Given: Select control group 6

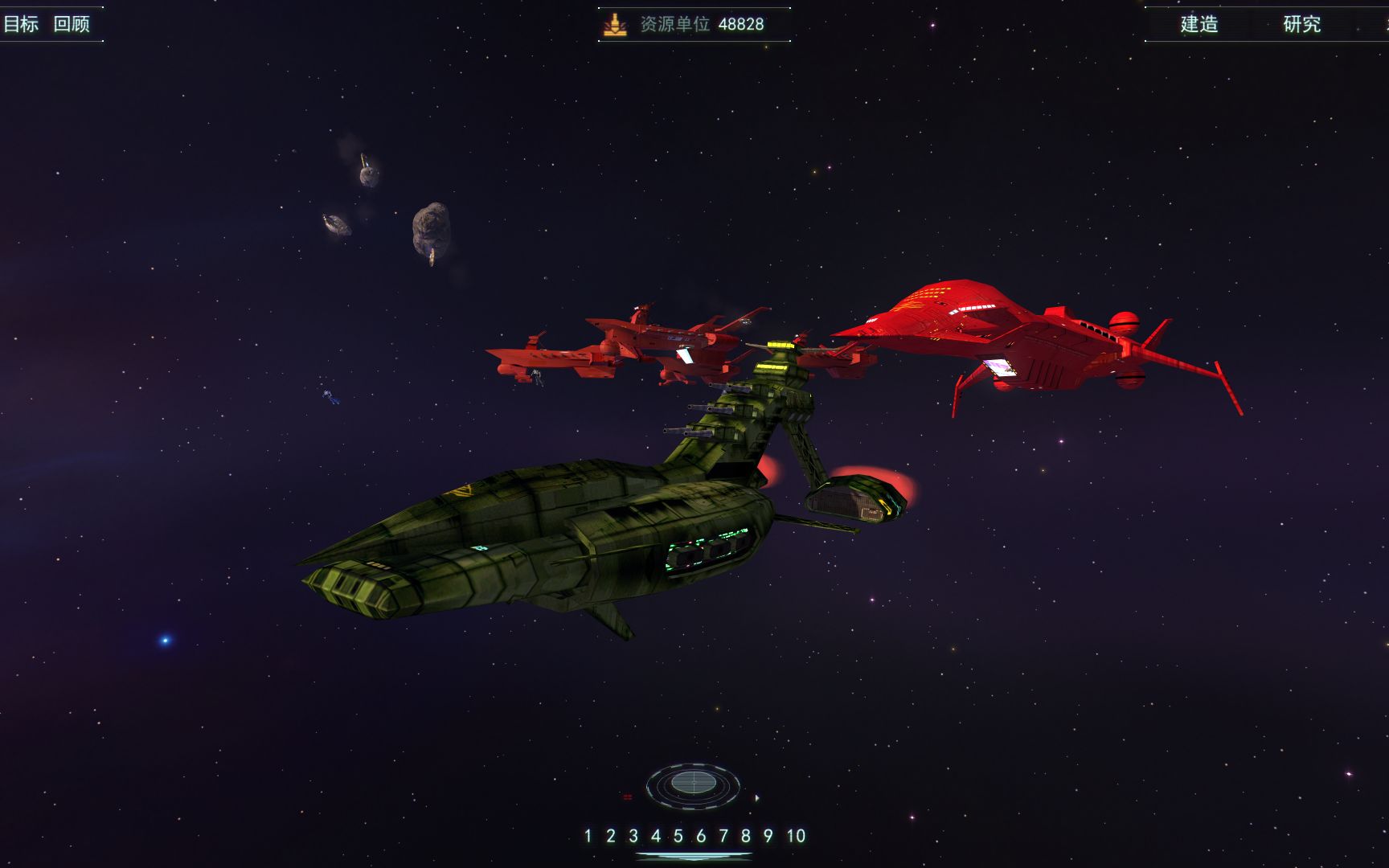Looking at the screenshot, I should [701, 836].
